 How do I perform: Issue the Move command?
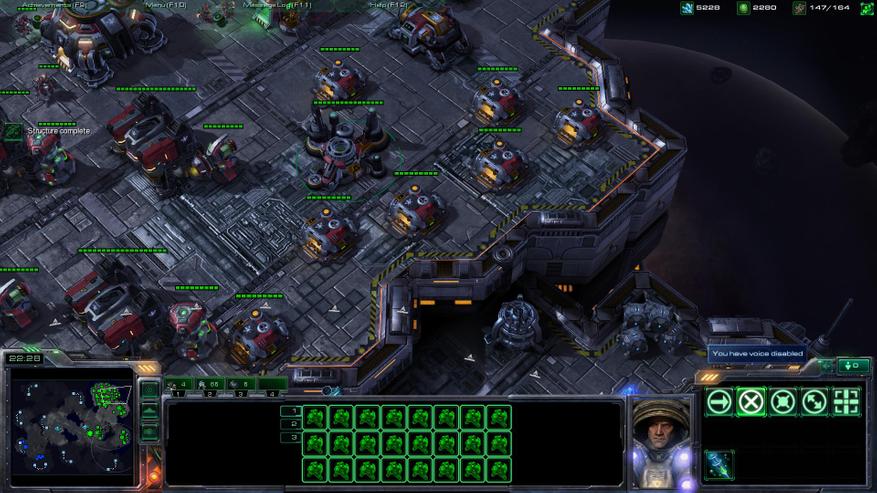click(x=719, y=402)
